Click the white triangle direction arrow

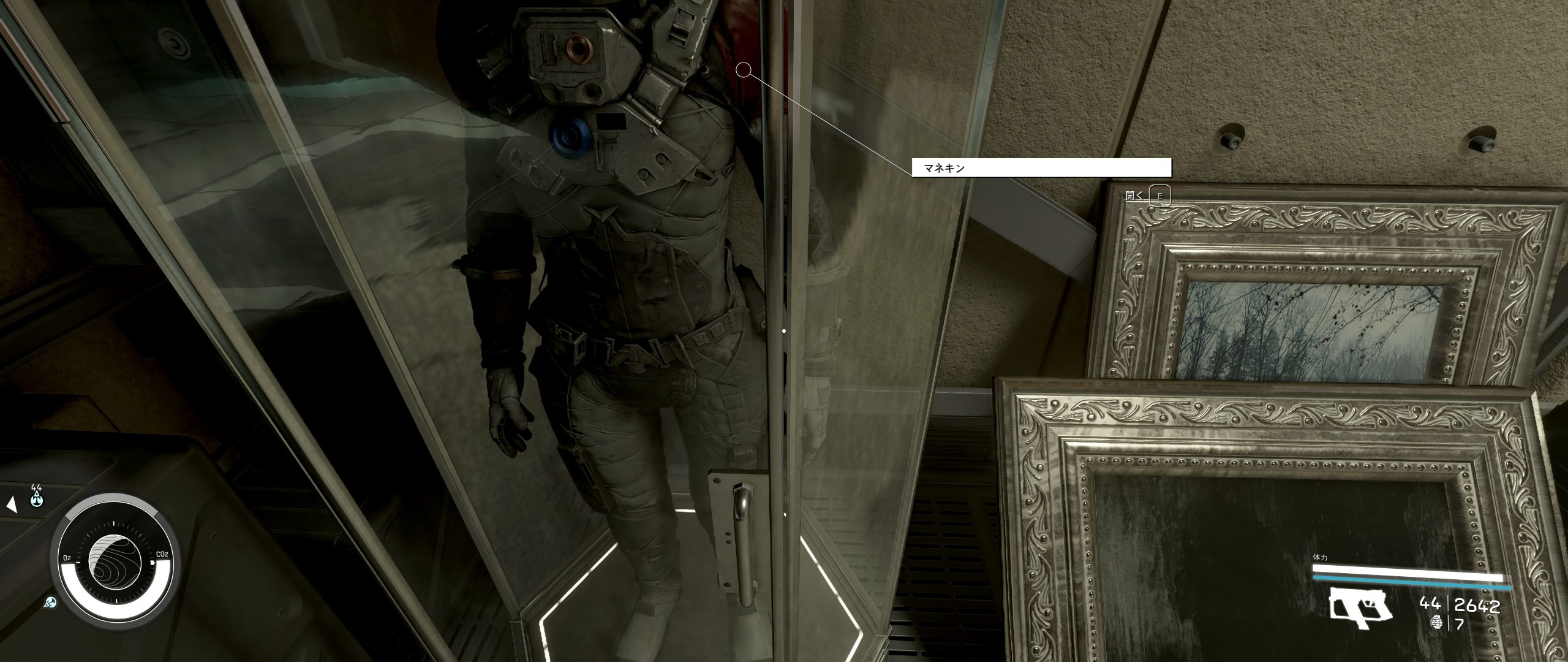point(10,505)
